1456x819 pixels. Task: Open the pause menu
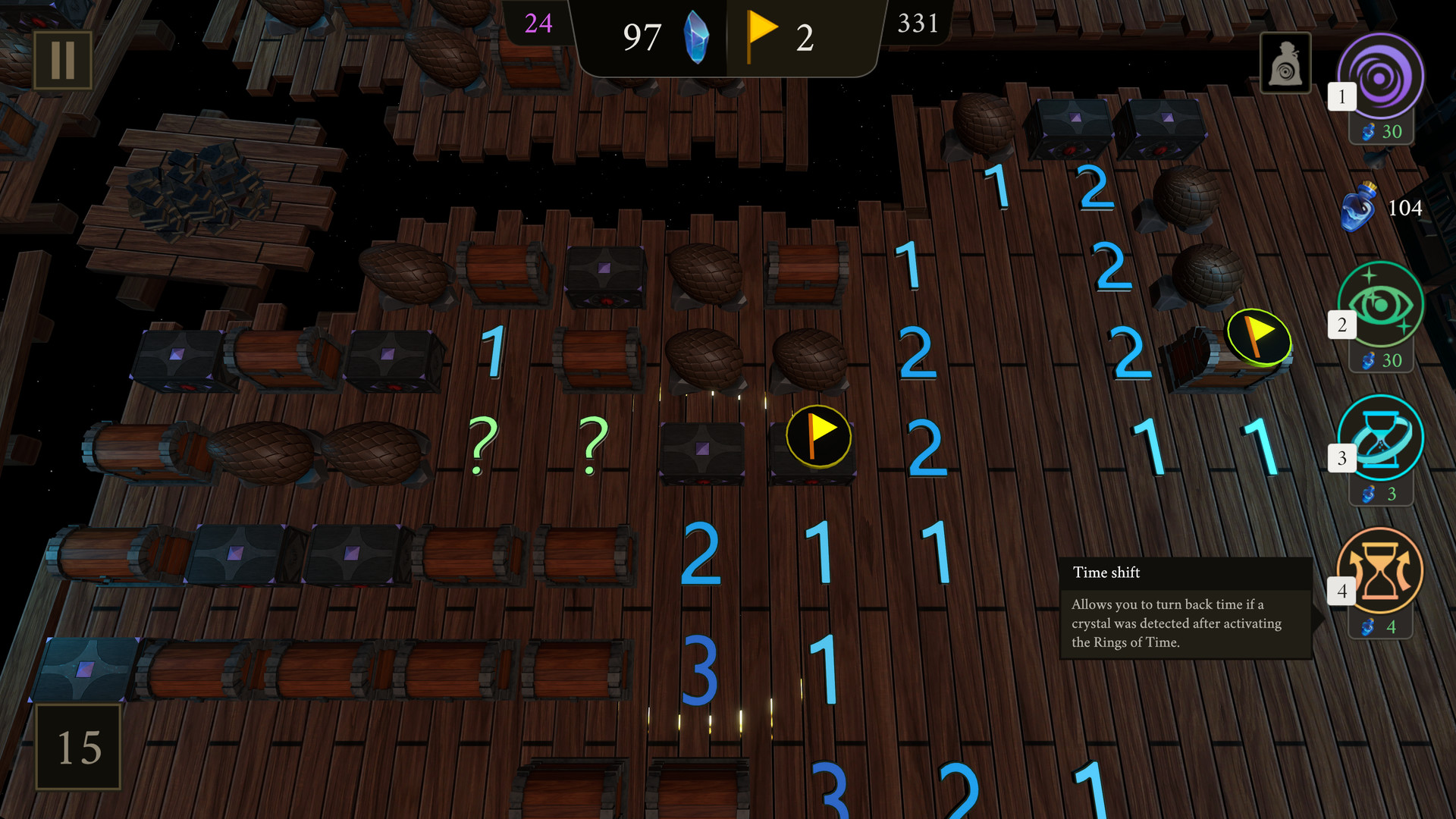pyautogui.click(x=63, y=60)
